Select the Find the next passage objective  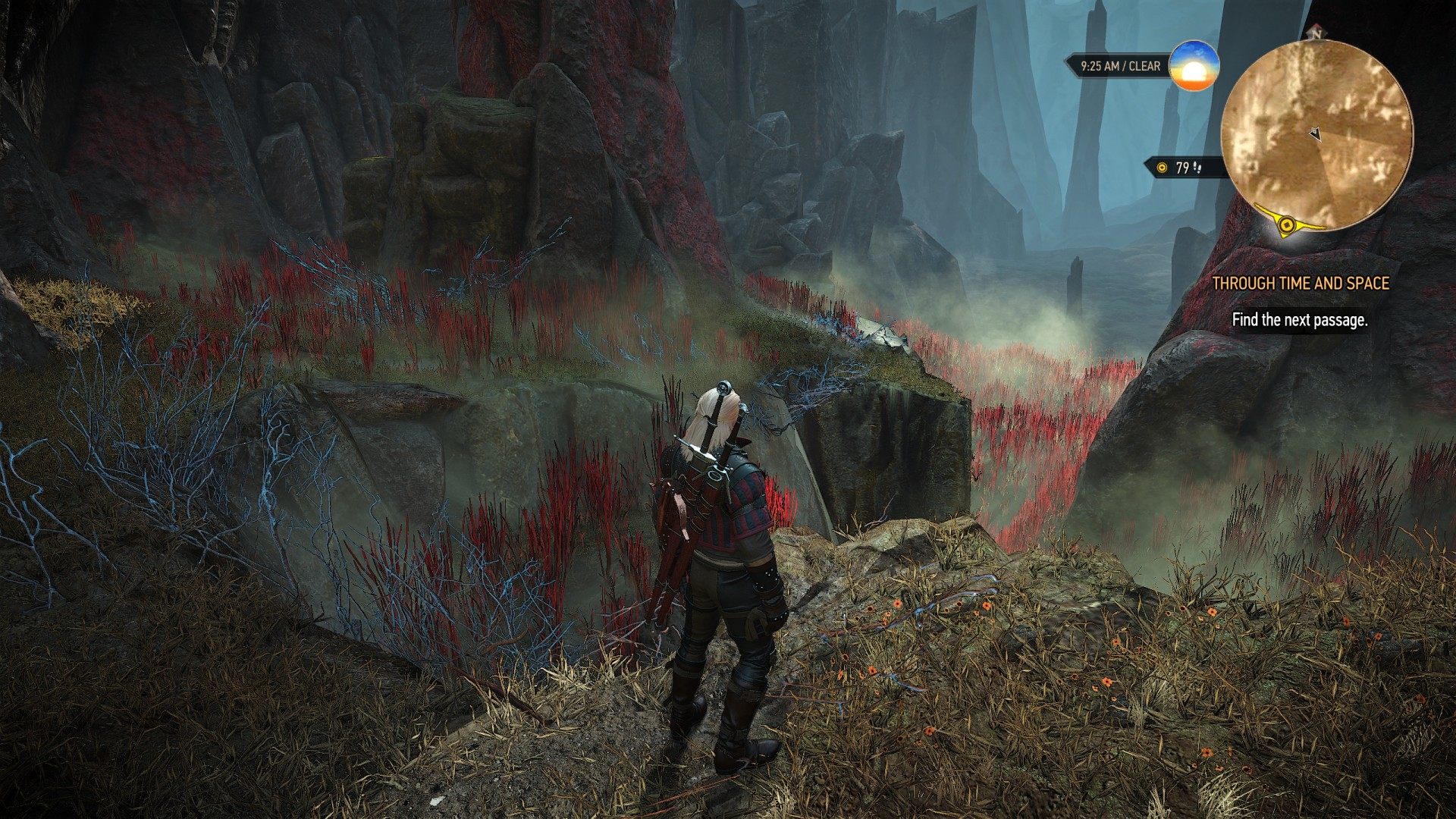coord(1299,320)
